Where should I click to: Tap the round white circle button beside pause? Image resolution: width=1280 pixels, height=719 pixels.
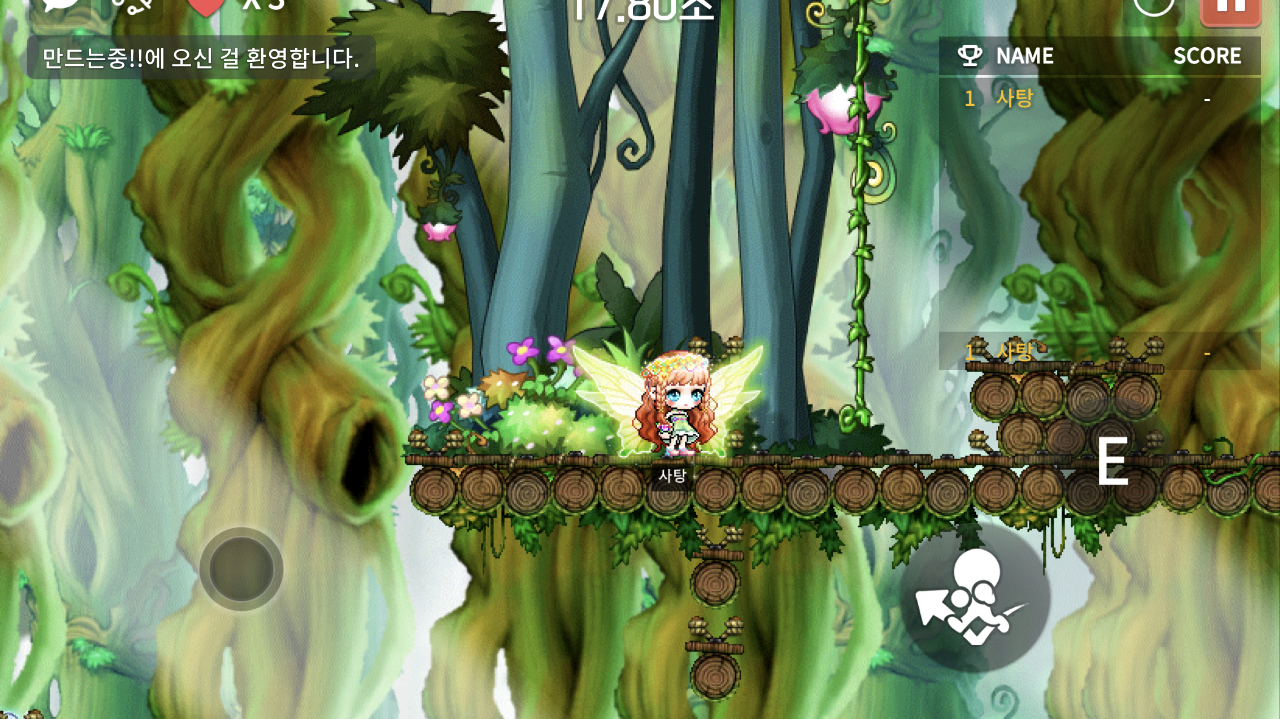(x=1154, y=5)
